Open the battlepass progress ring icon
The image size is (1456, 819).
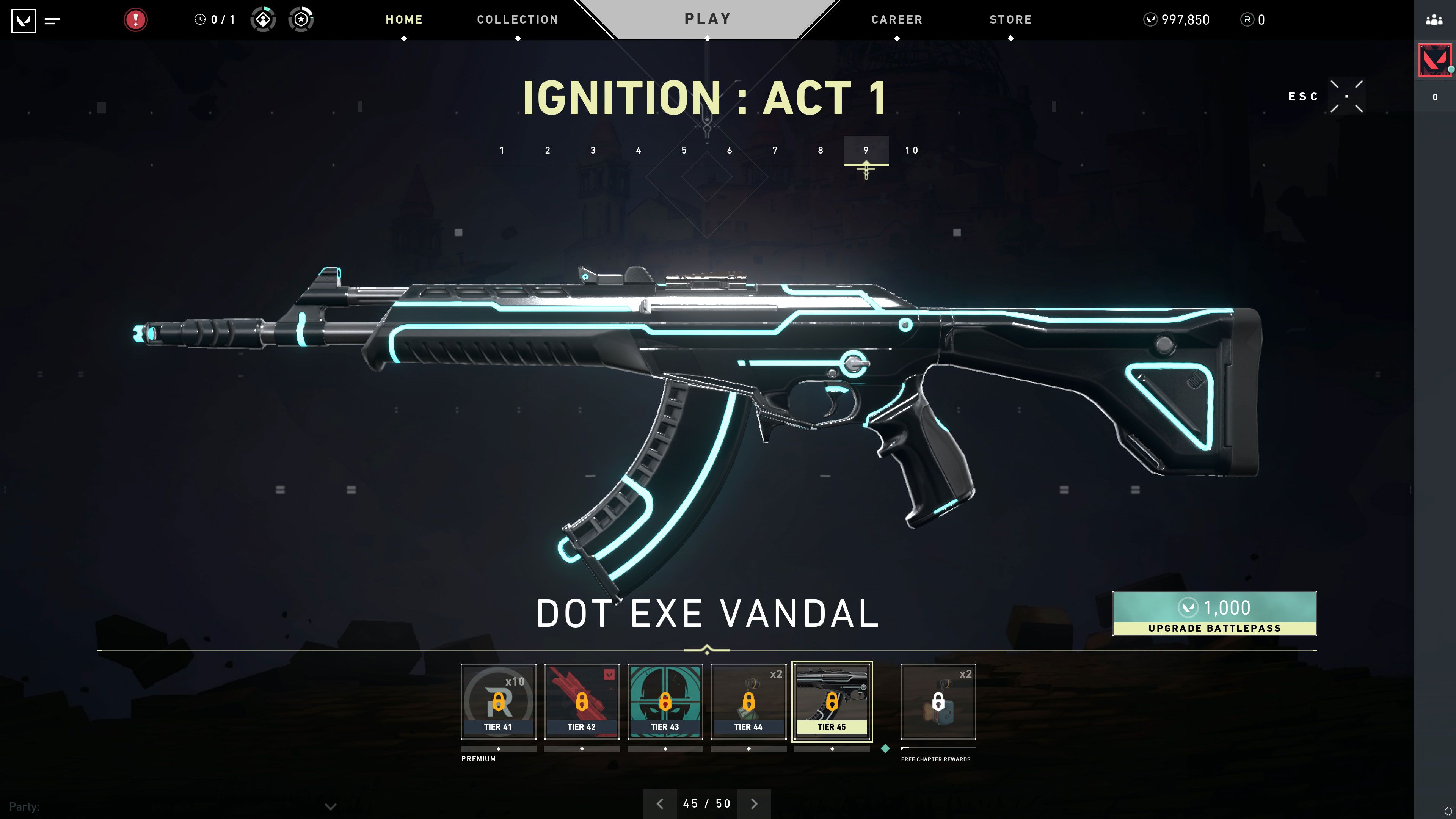click(x=301, y=19)
